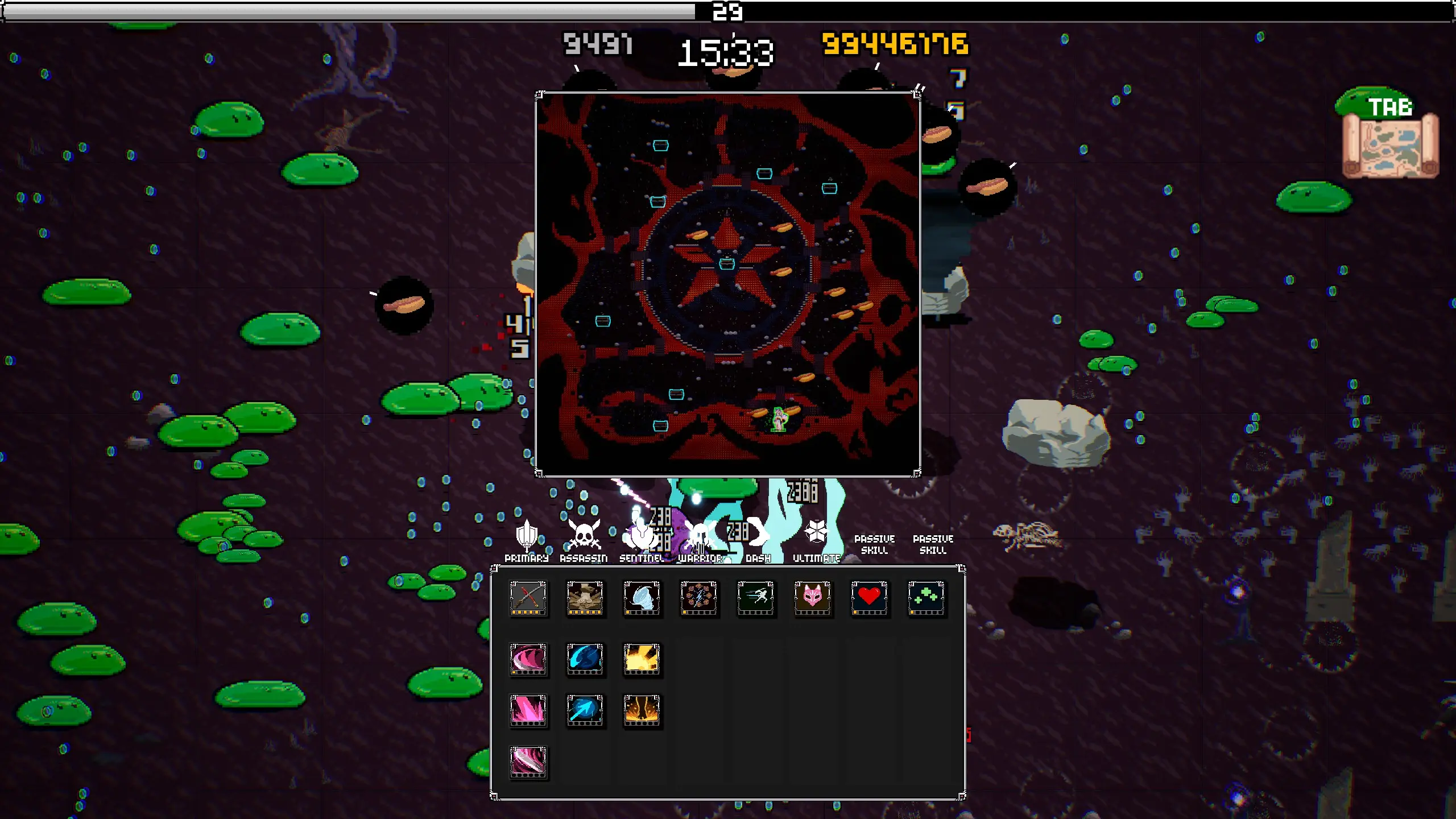Select the blue swirl upgrade icon
1456x819 pixels.
(x=585, y=660)
